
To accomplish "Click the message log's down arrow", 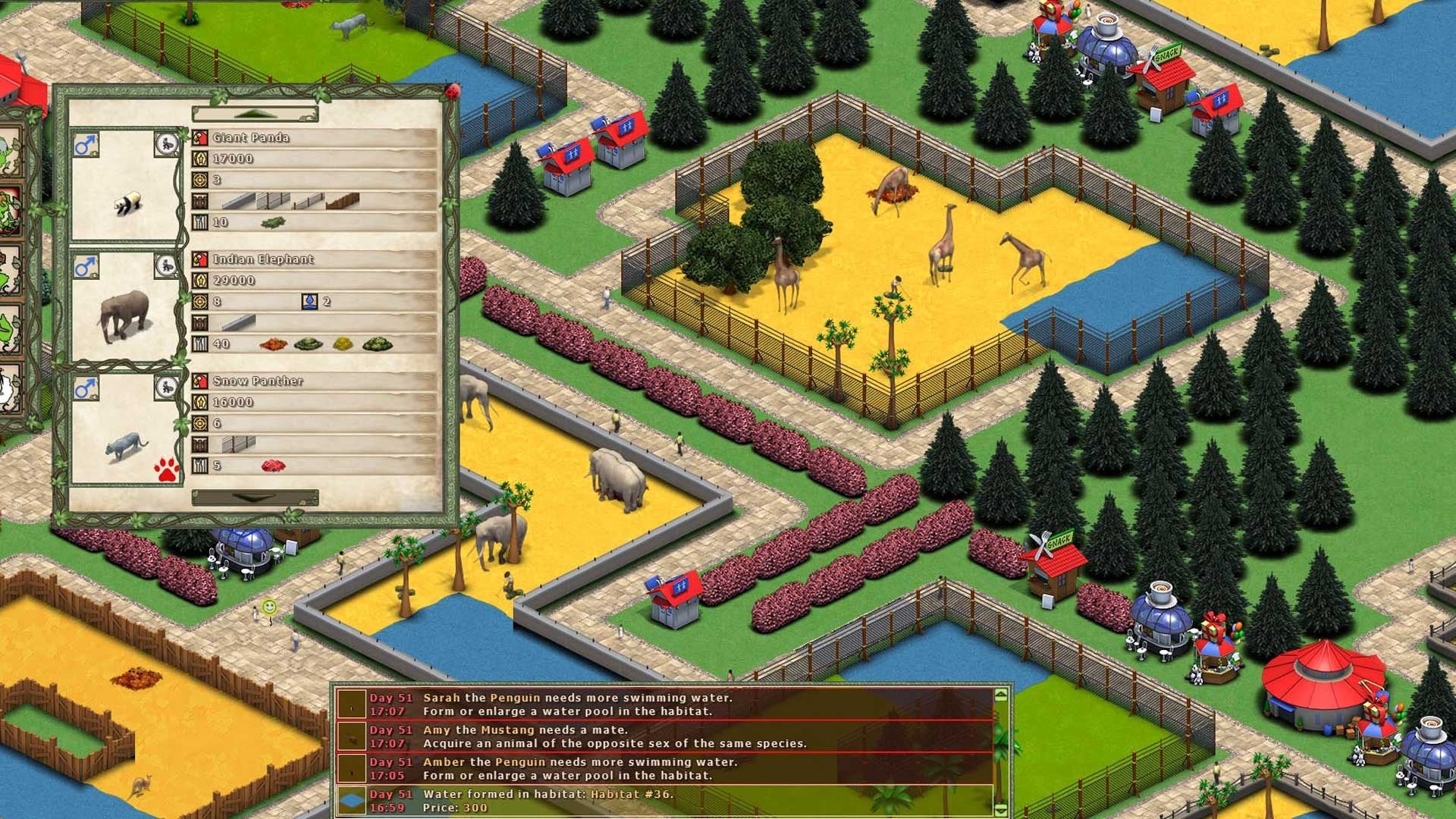I will [x=1001, y=810].
